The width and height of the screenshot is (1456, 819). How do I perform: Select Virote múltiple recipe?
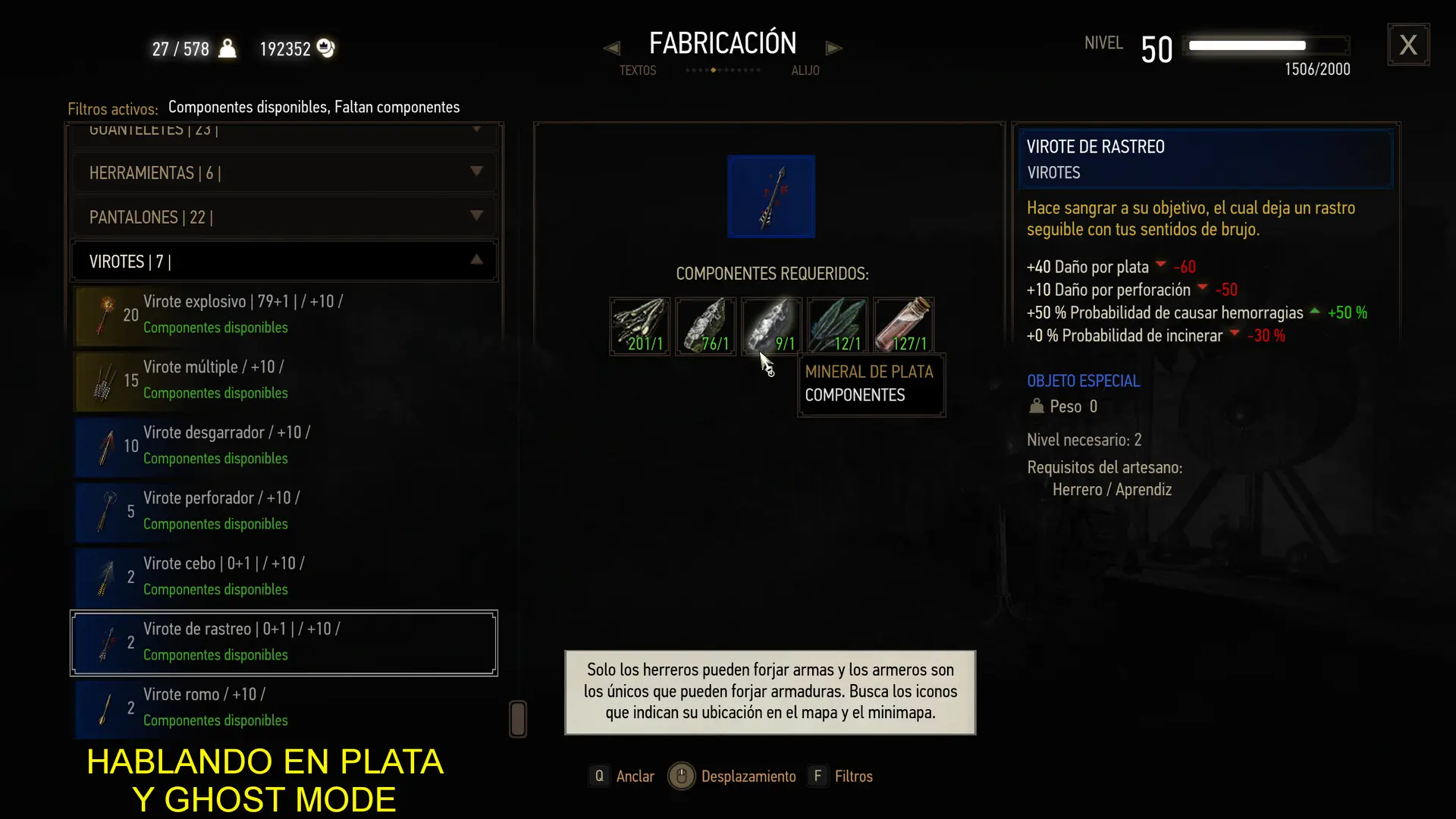point(285,379)
